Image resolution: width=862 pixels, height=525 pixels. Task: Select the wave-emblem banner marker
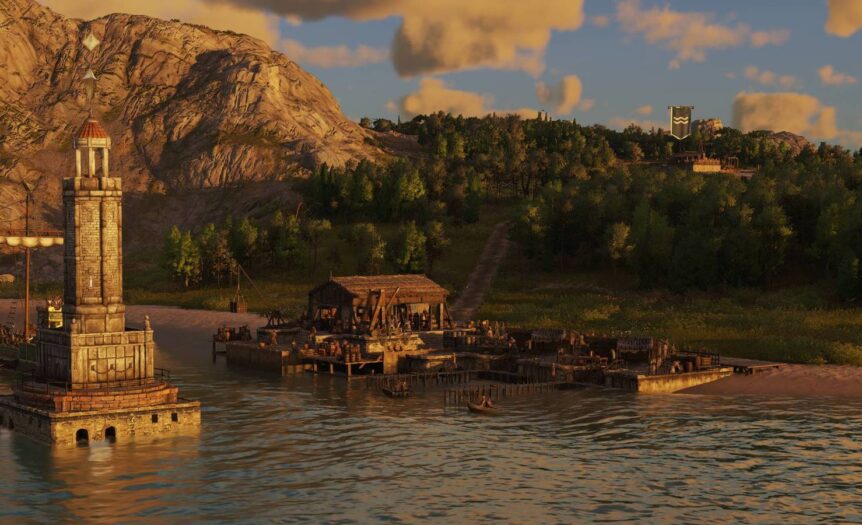[680, 121]
